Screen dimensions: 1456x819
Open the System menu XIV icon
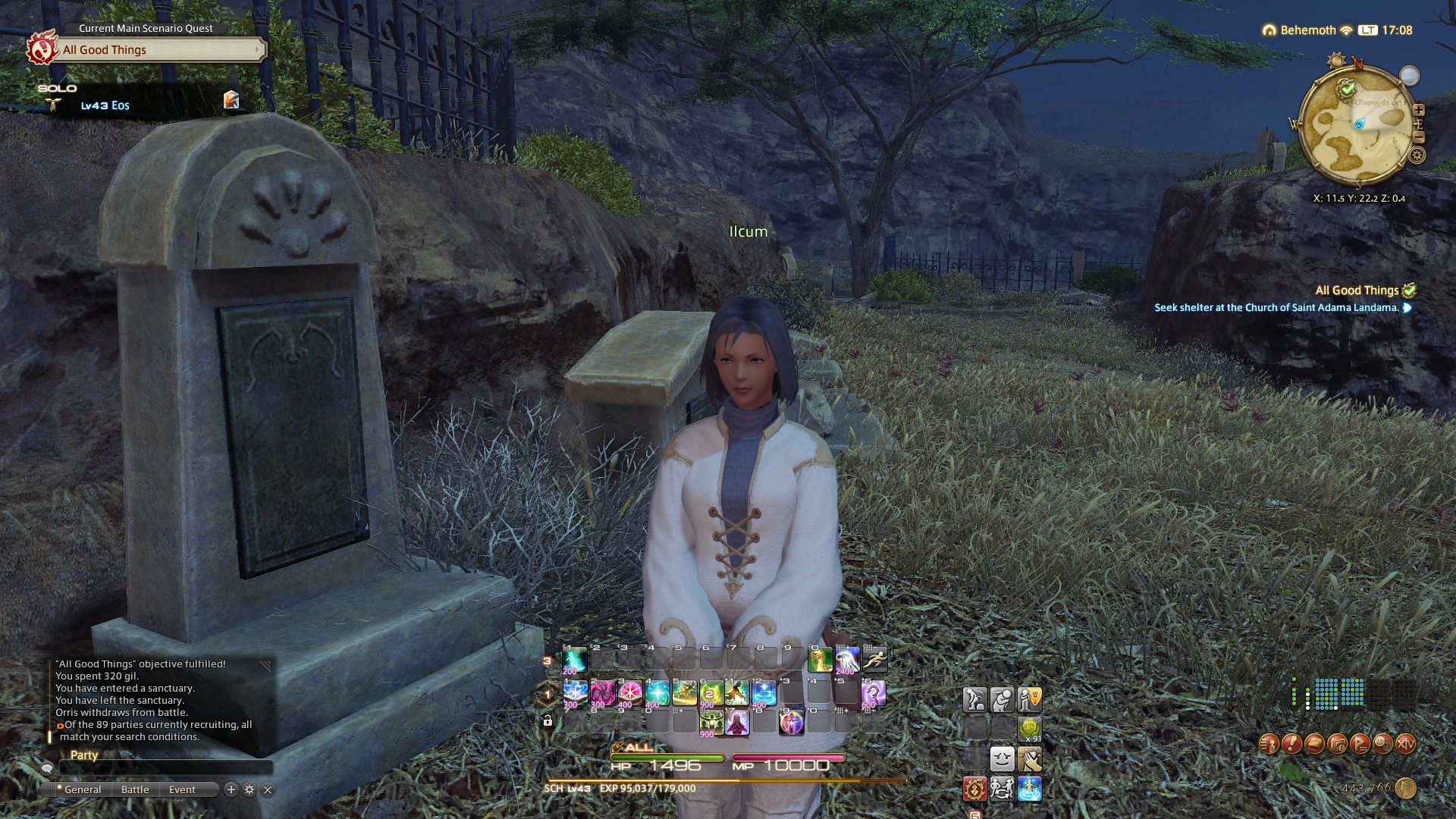(1405, 744)
